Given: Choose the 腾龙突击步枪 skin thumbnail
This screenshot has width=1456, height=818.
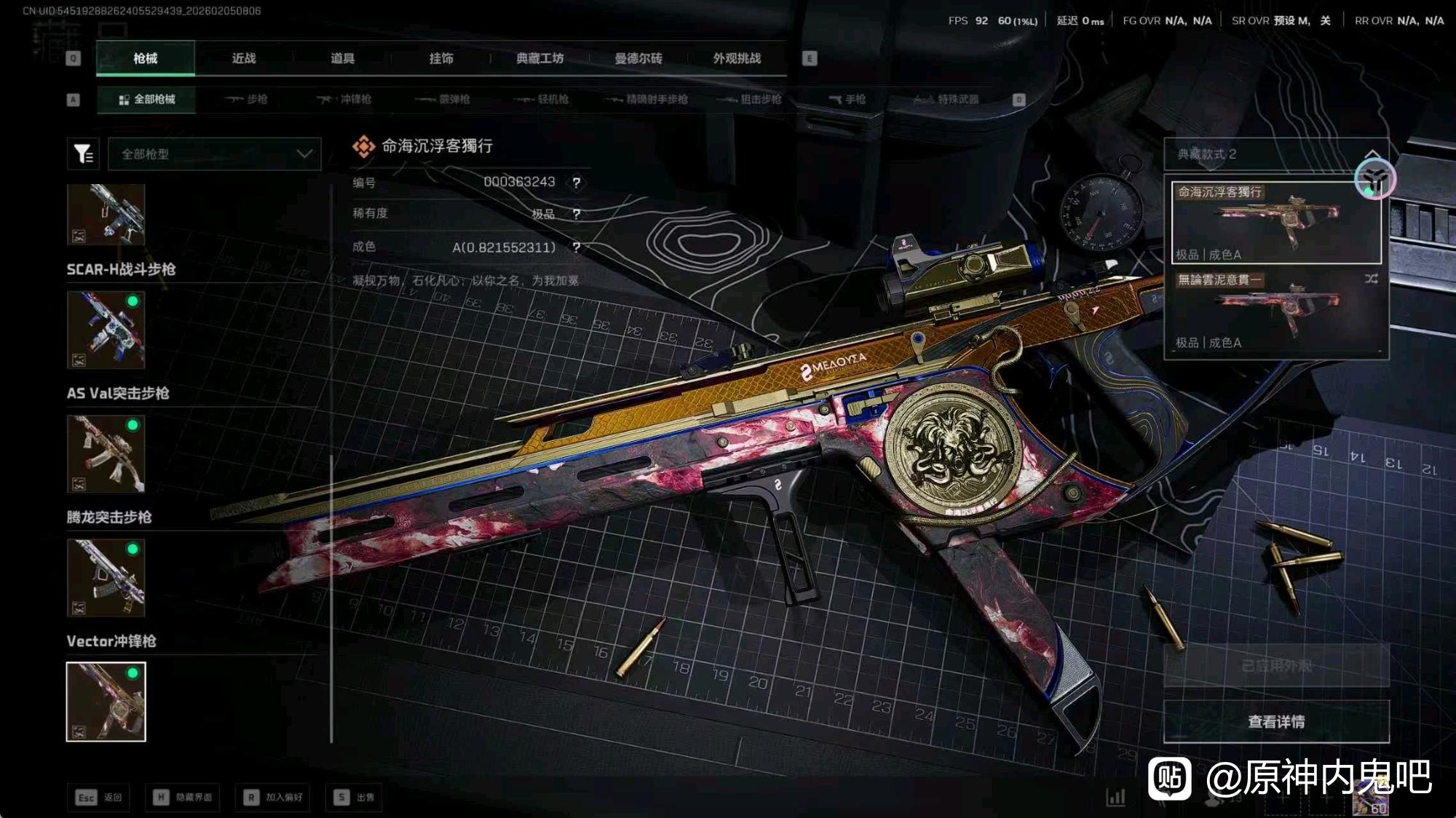Looking at the screenshot, I should 106,577.
